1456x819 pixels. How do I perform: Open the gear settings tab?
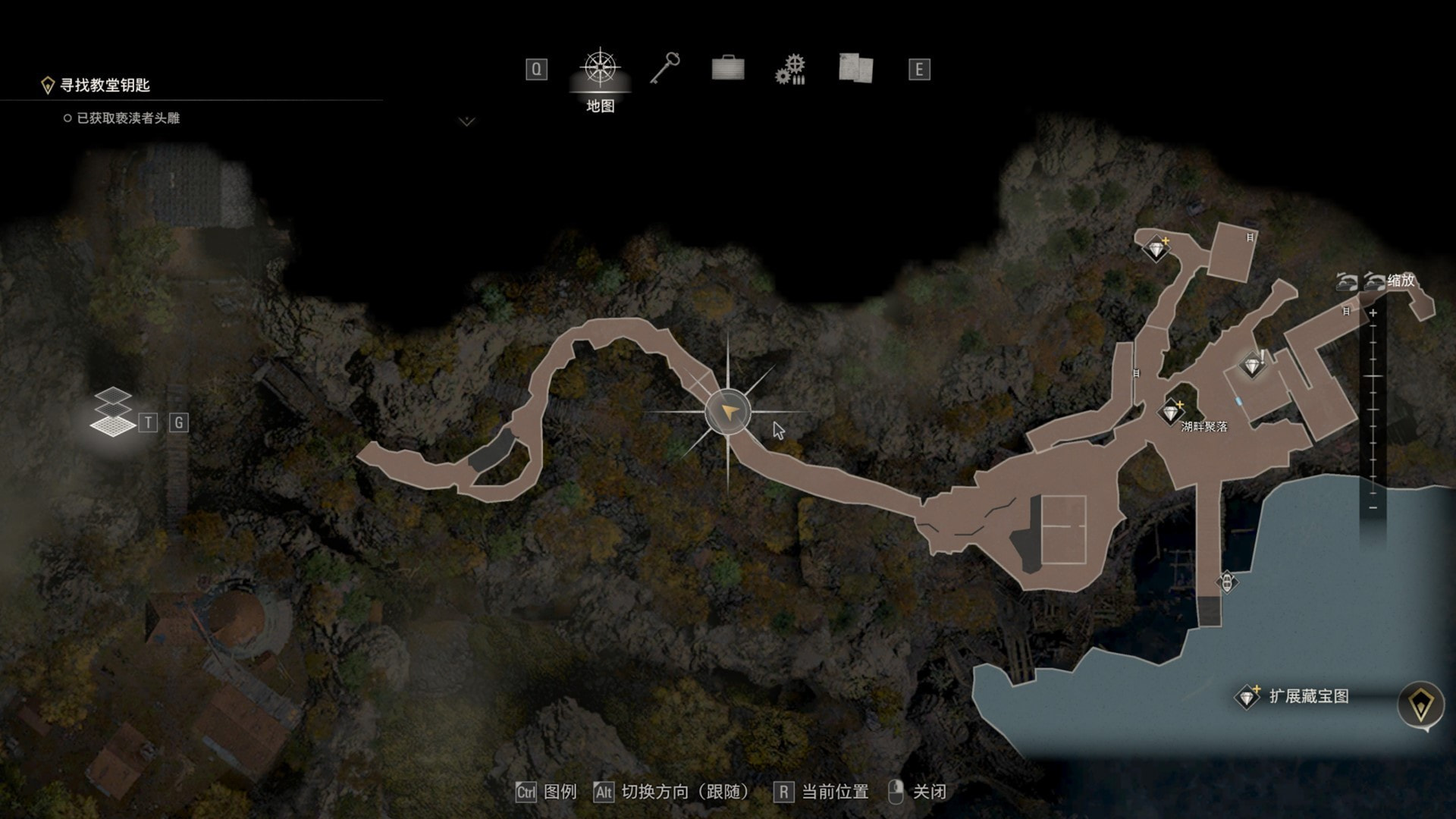(x=790, y=70)
